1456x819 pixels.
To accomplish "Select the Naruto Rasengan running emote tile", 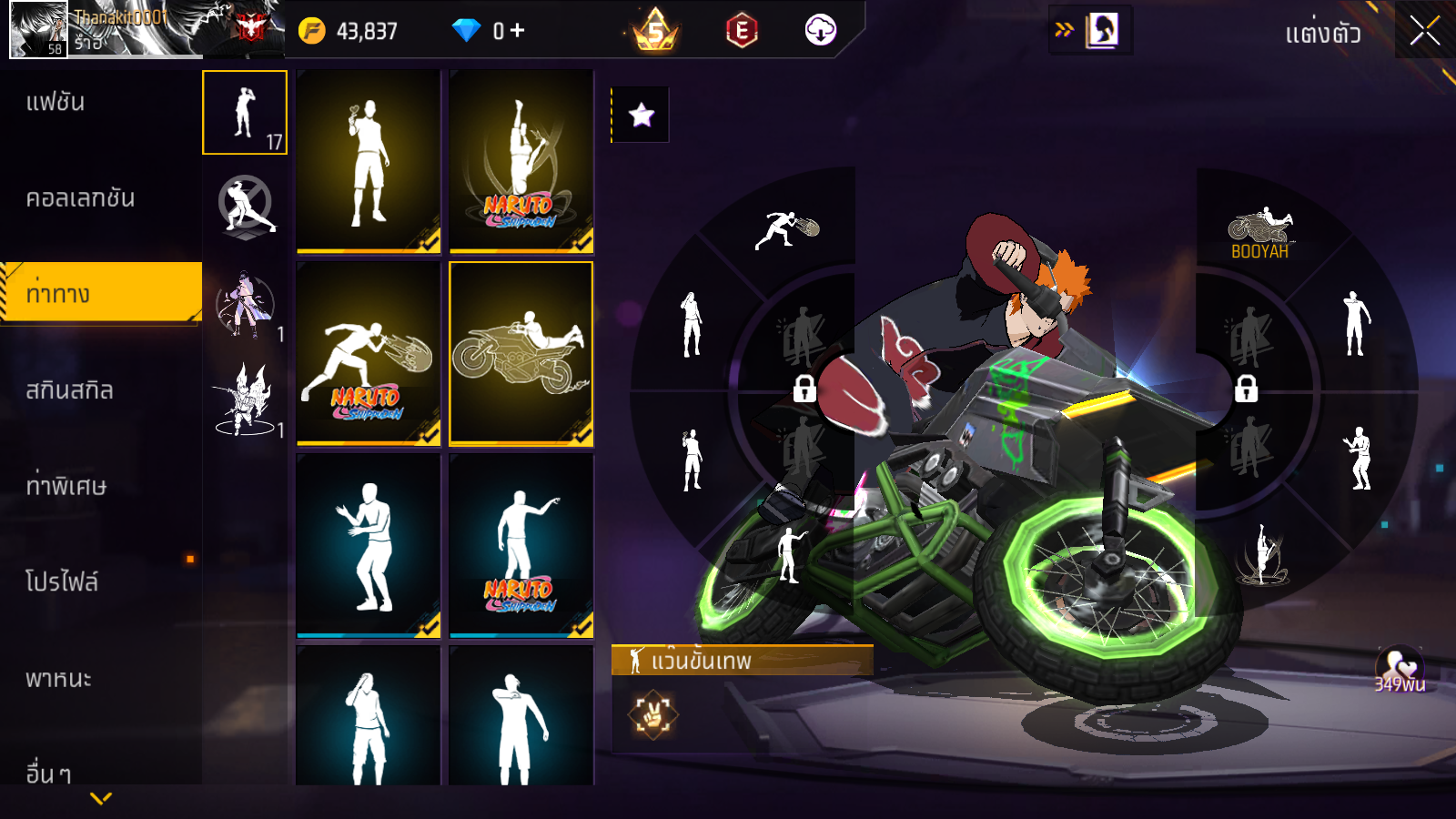I will pyautogui.click(x=369, y=354).
